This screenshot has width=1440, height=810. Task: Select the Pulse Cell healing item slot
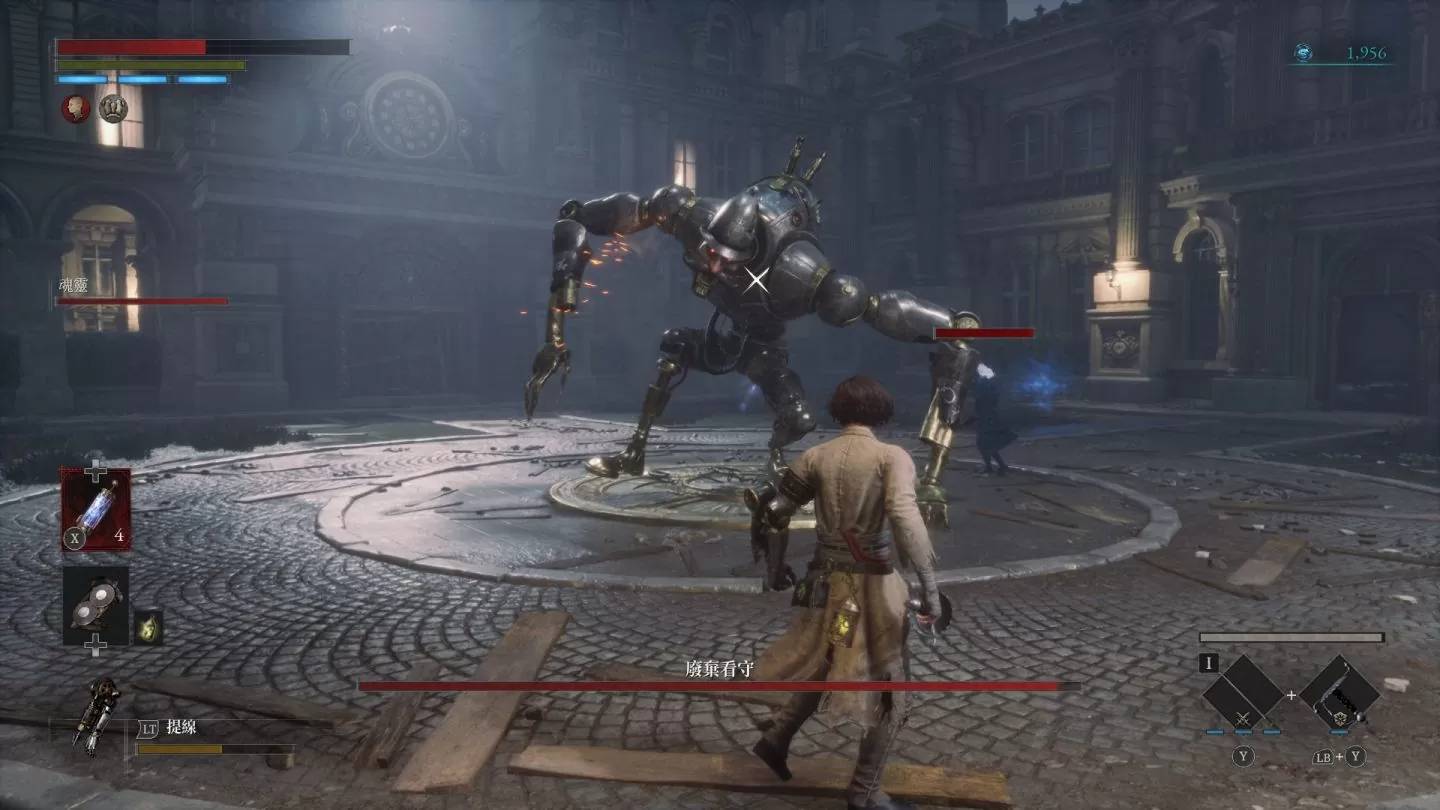point(96,509)
